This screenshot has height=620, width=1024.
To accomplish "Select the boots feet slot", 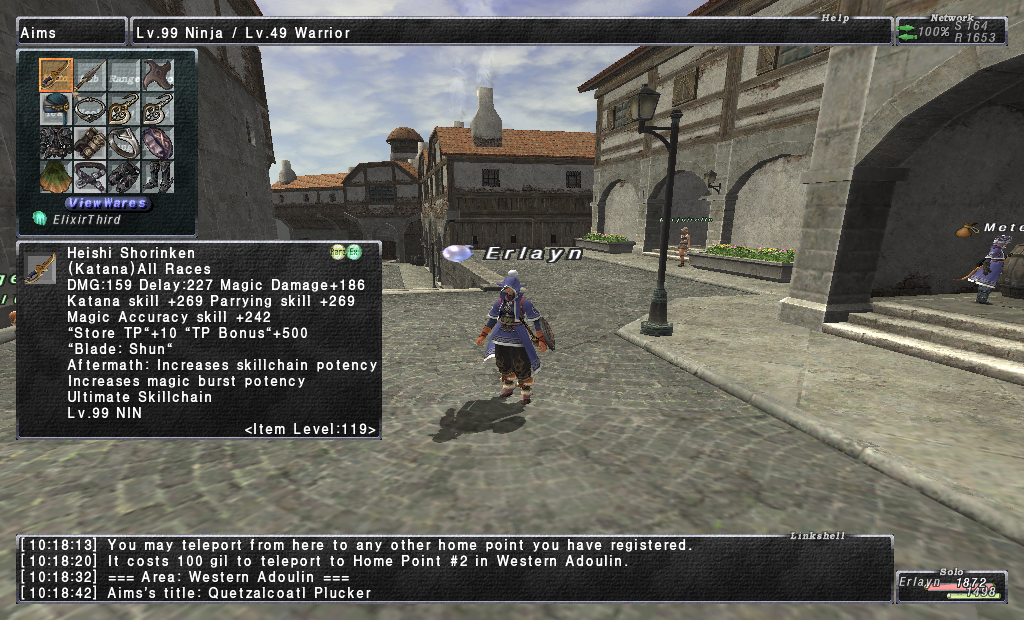I will click(158, 177).
